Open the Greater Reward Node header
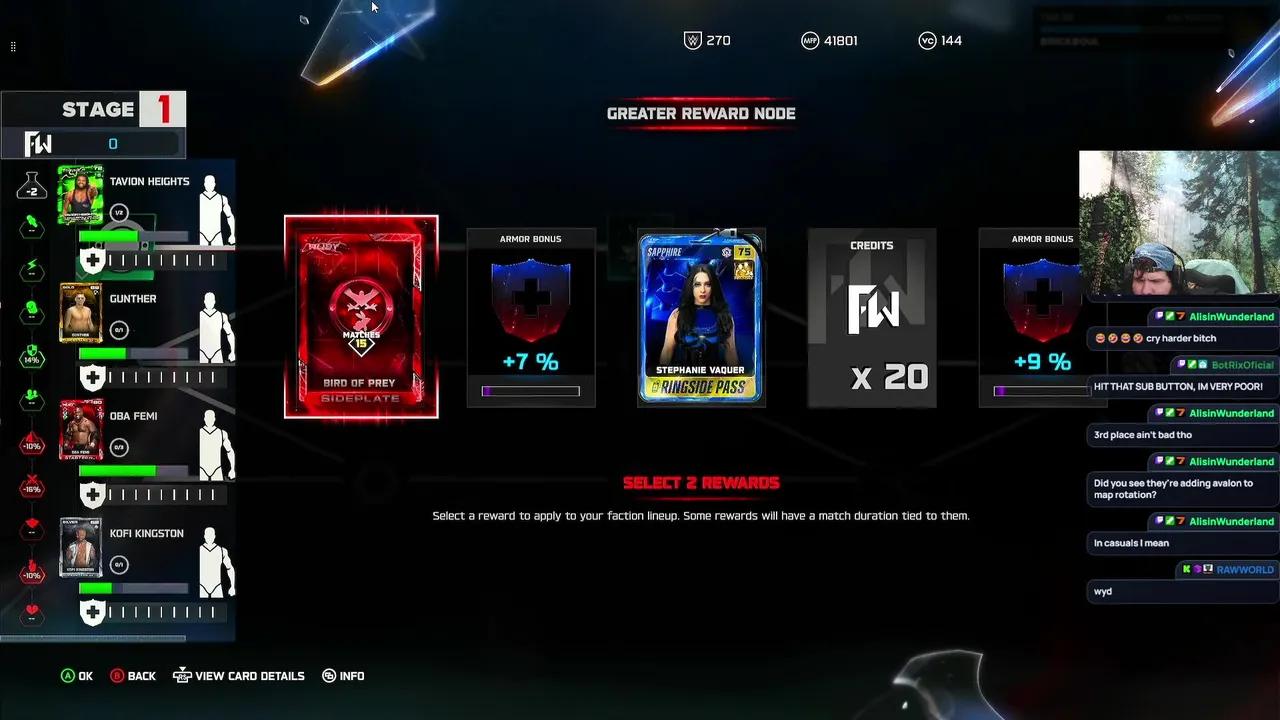 tap(701, 113)
